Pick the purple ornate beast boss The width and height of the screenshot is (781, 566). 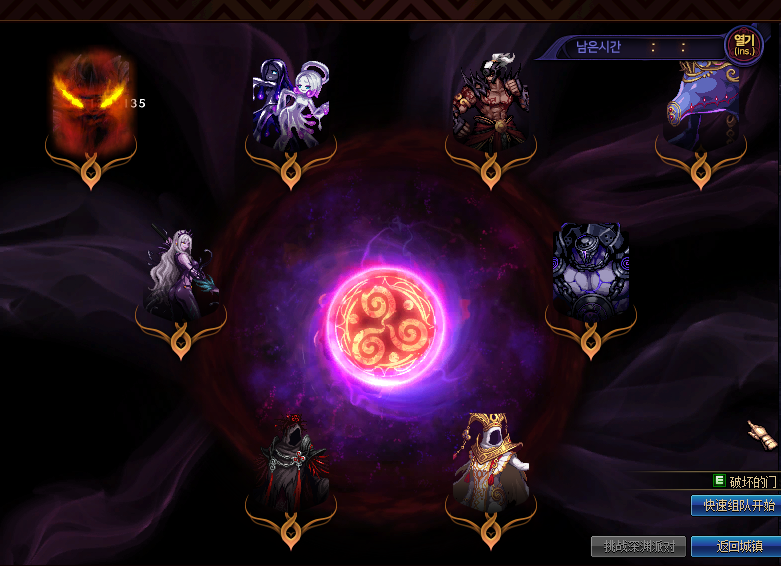pos(701,103)
